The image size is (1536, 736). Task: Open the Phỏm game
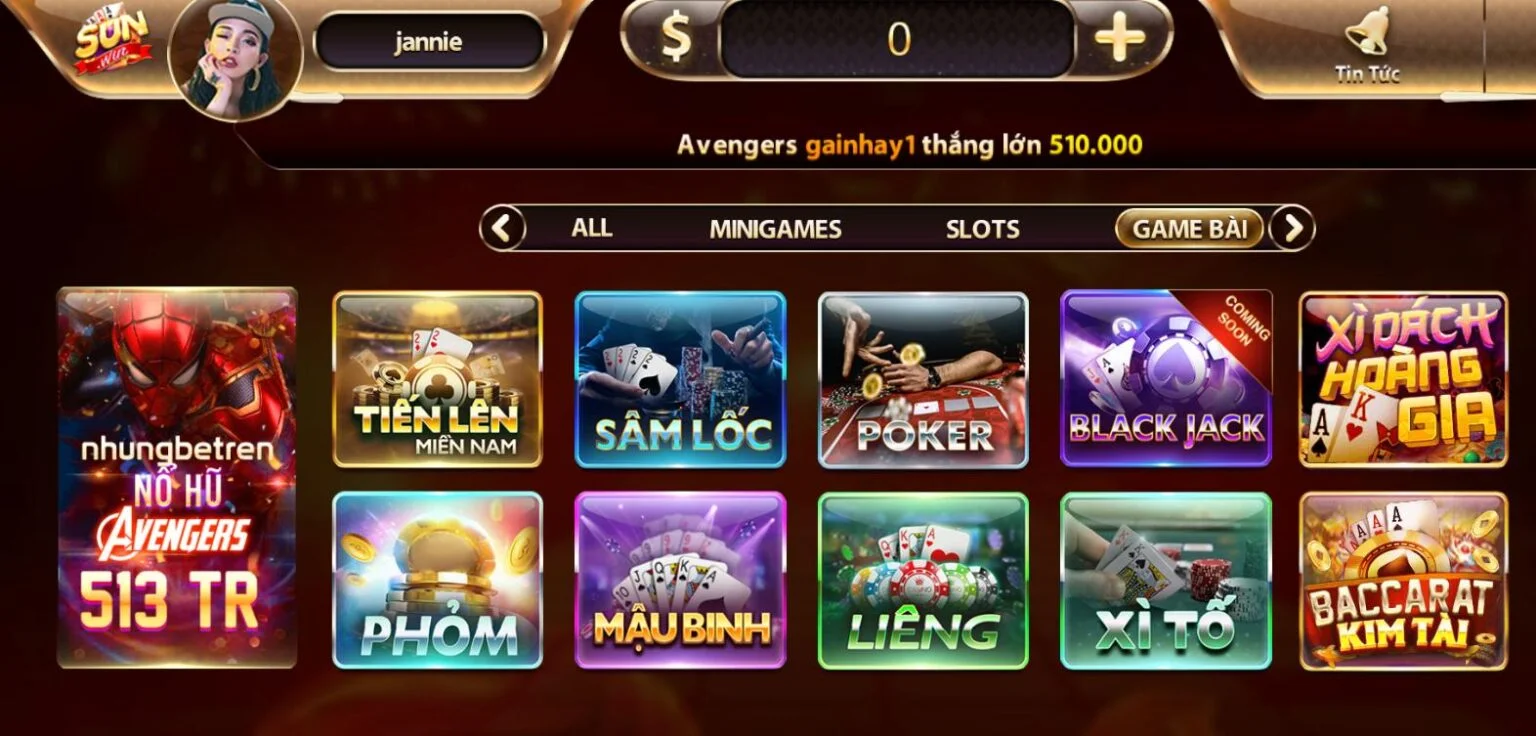coord(436,580)
